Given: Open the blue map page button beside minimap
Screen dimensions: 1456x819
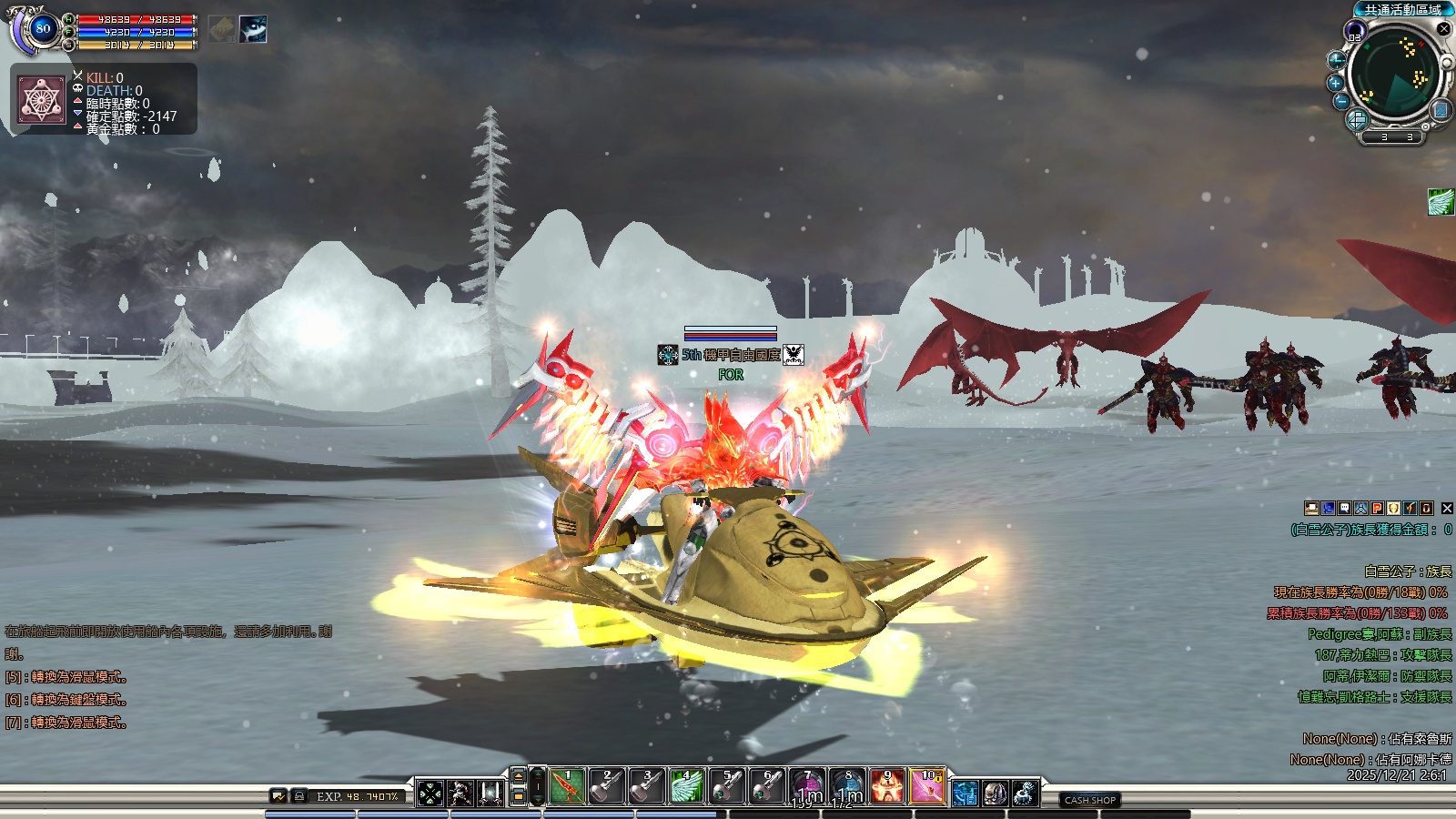Looking at the screenshot, I should click(x=1441, y=110).
